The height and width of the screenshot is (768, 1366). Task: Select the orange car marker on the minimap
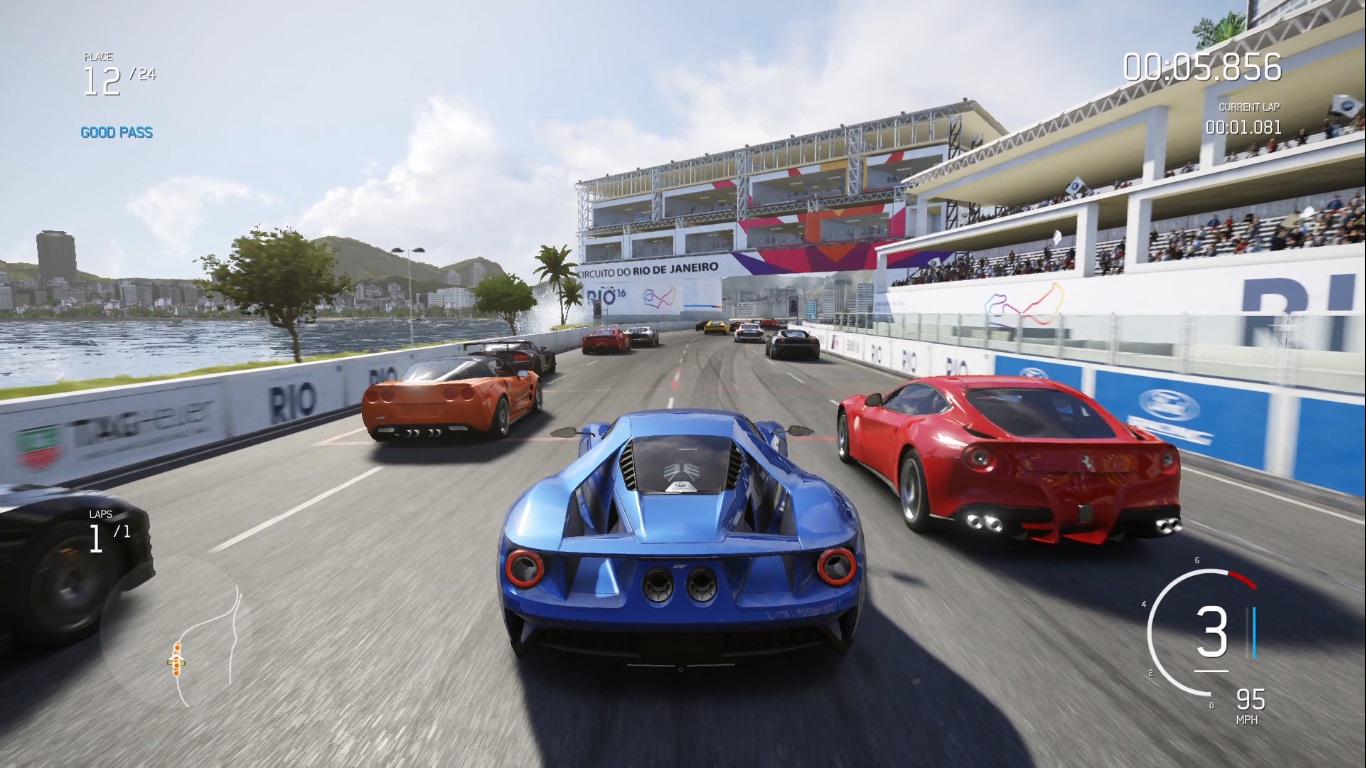pyautogui.click(x=176, y=658)
